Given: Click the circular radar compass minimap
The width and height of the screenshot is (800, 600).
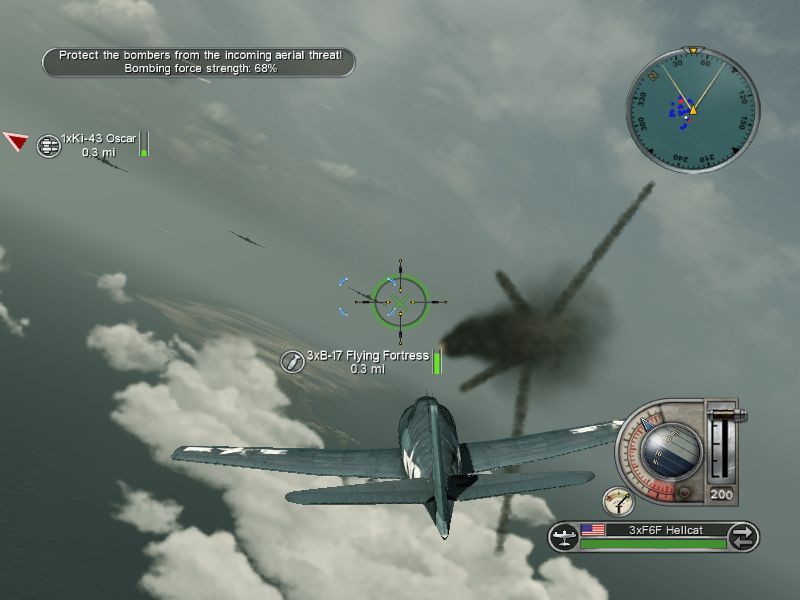Looking at the screenshot, I should tap(693, 108).
